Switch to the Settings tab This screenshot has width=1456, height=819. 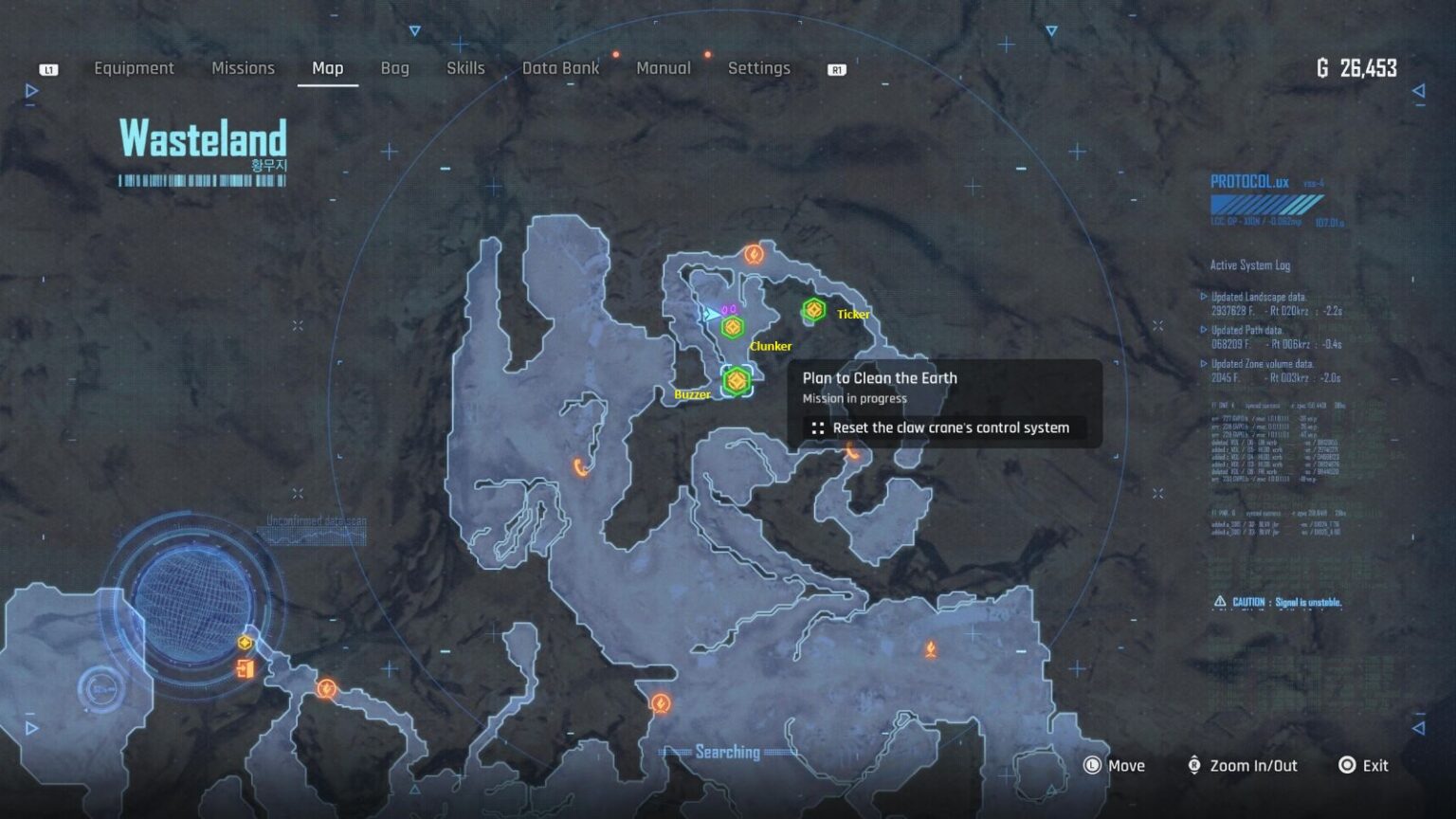tap(758, 68)
